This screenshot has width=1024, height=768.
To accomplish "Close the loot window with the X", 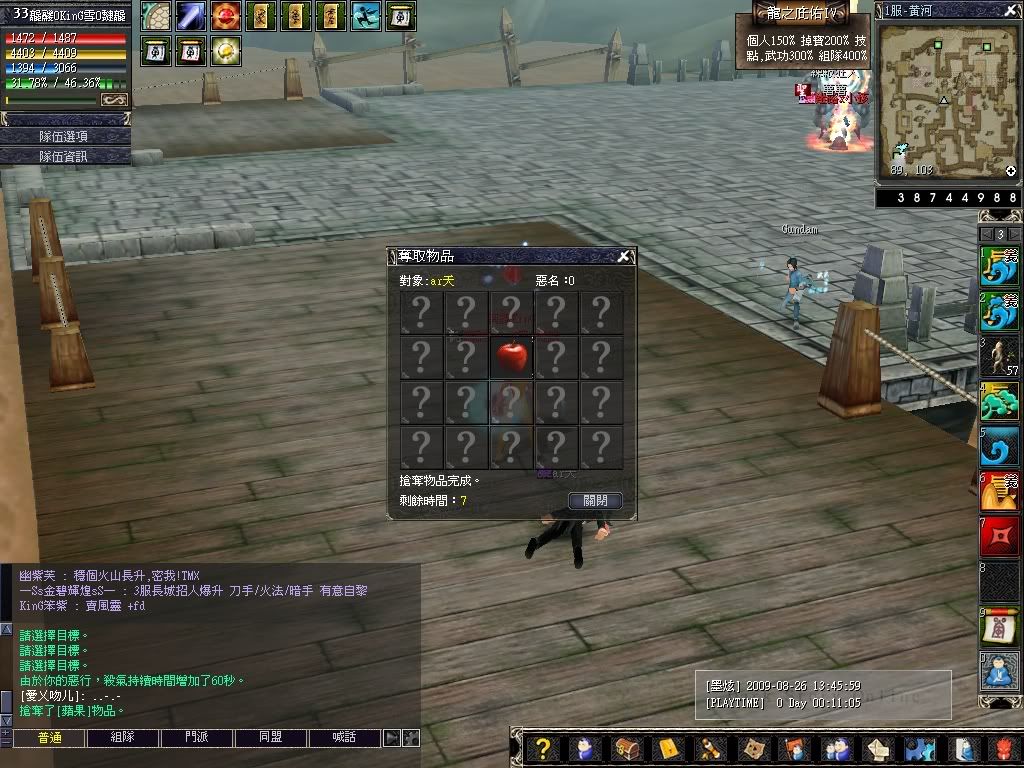I will pyautogui.click(x=623, y=256).
